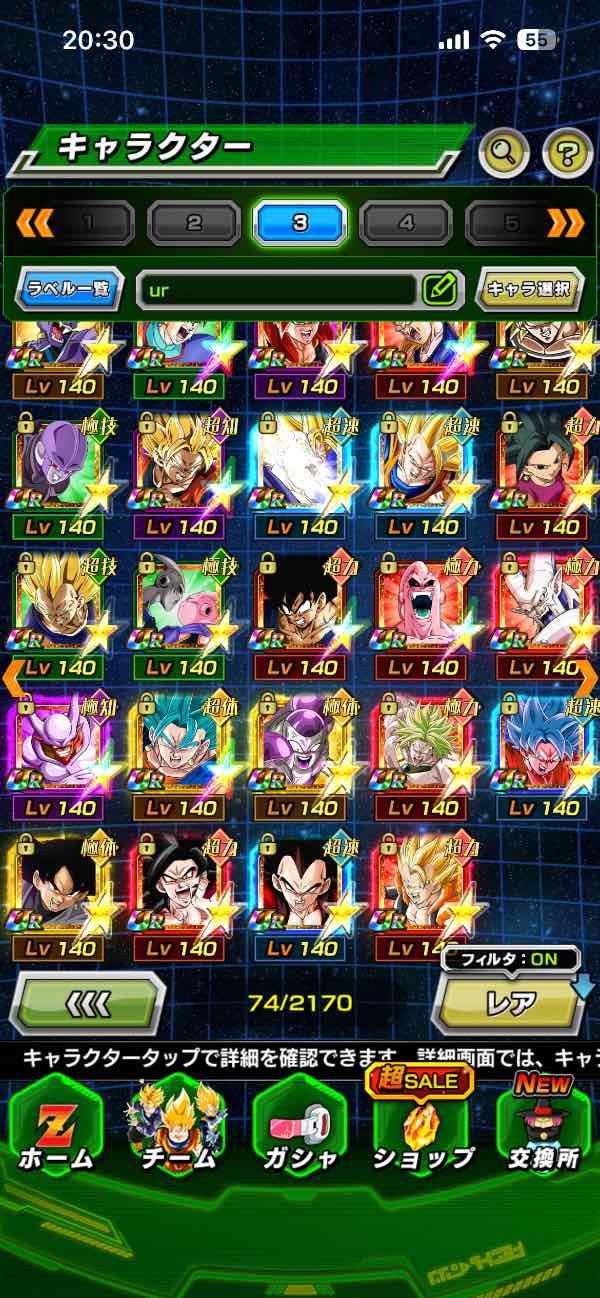This screenshot has height=1298, width=600.
Task: Open the 交換所 exchange menu
Action: [543, 1130]
